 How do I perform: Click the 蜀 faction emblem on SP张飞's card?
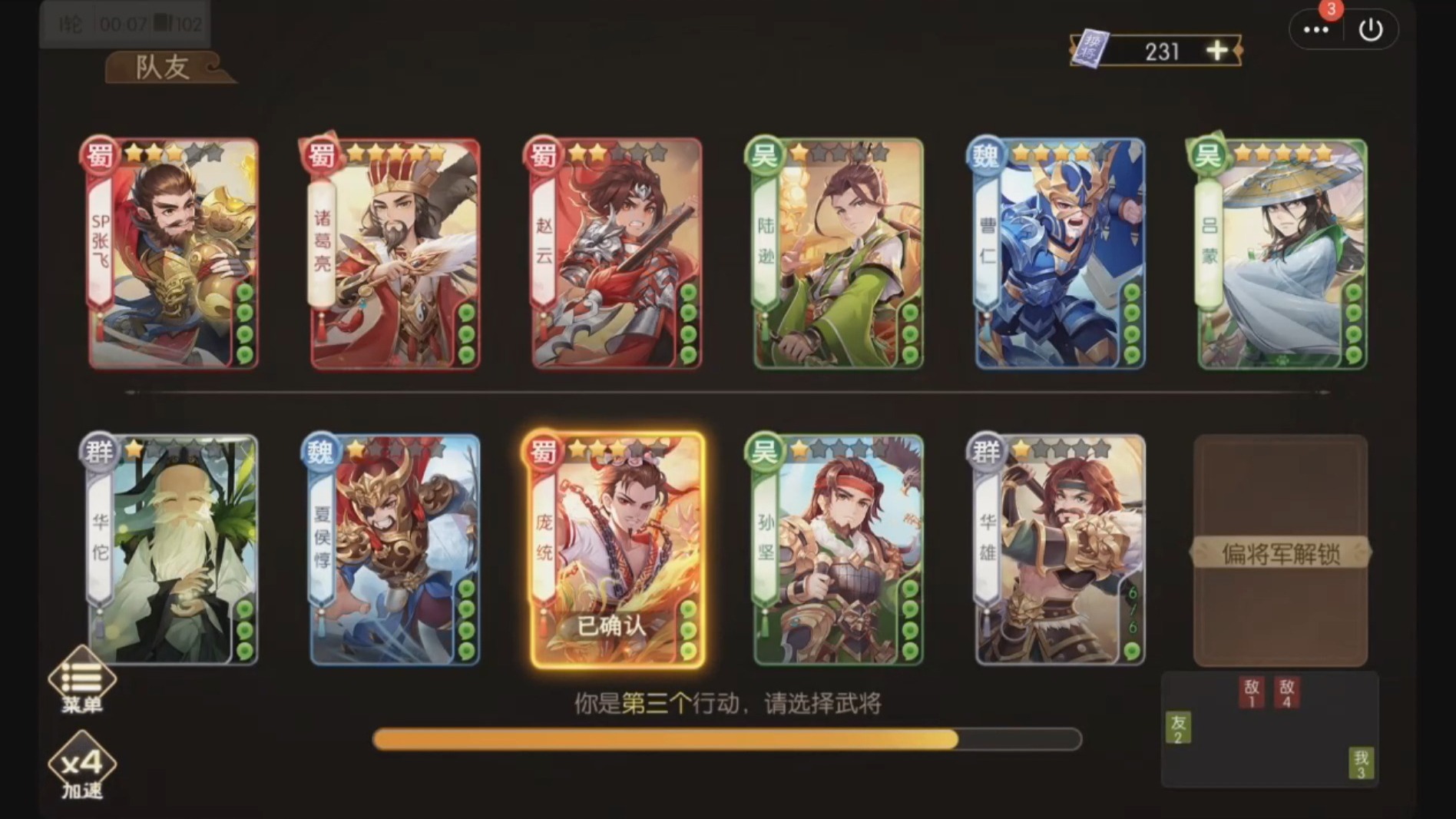point(100,154)
